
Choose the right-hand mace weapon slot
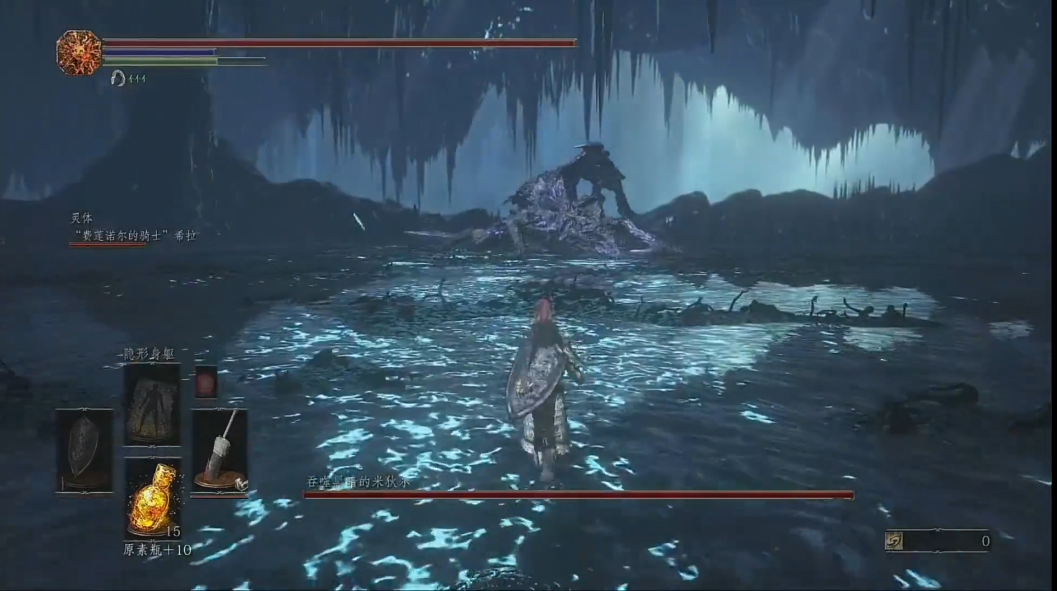coord(219,450)
